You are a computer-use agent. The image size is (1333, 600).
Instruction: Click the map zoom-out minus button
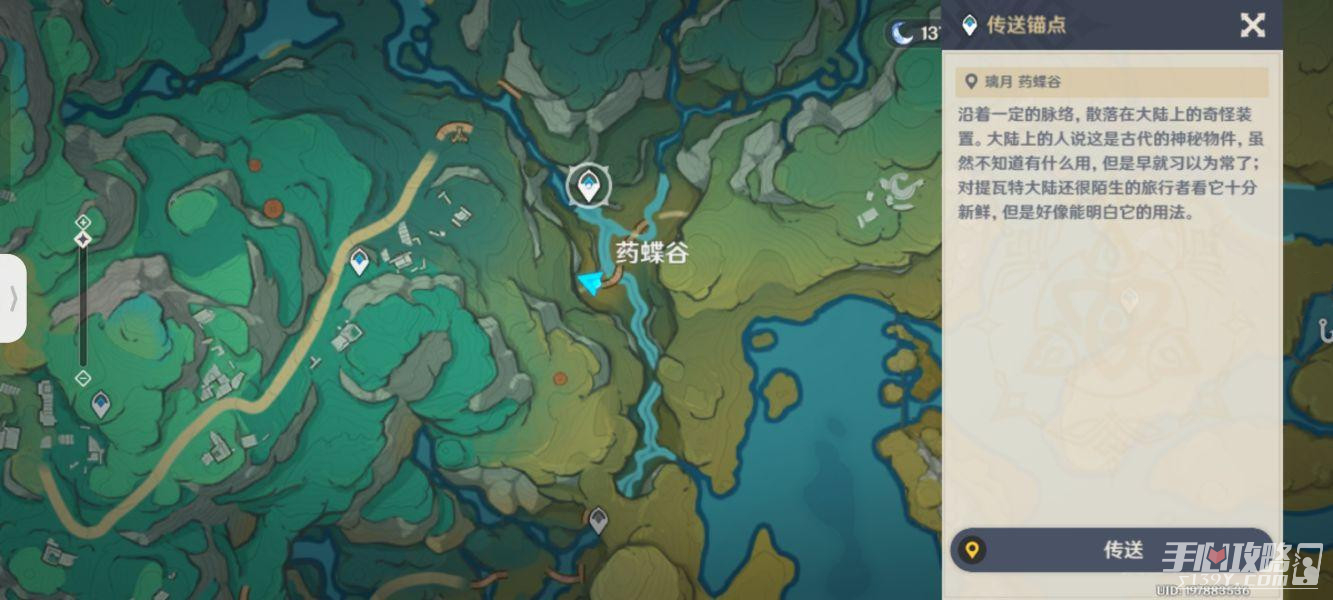pos(84,378)
